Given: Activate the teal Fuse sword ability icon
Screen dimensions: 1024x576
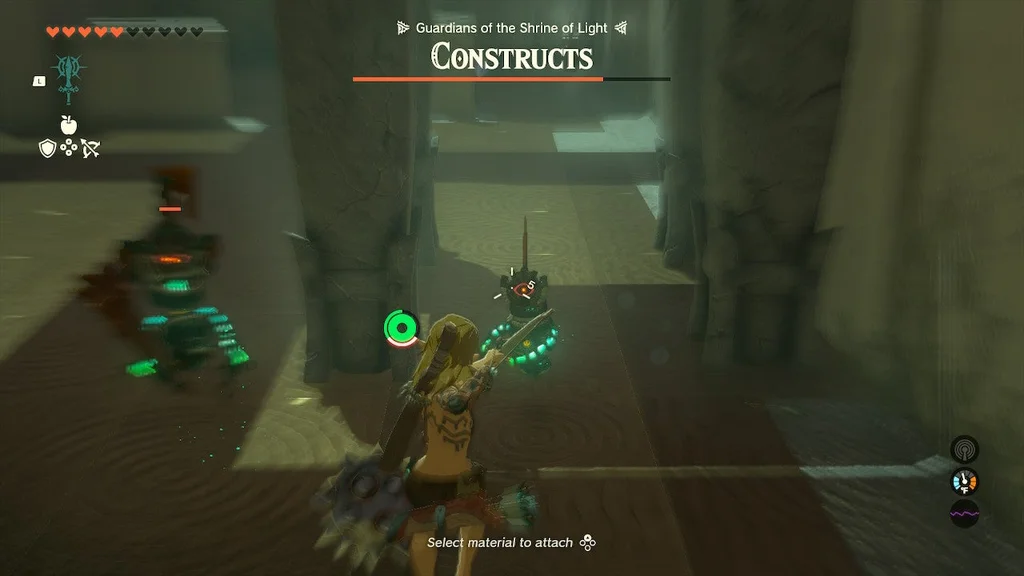Looking at the screenshot, I should click(69, 76).
